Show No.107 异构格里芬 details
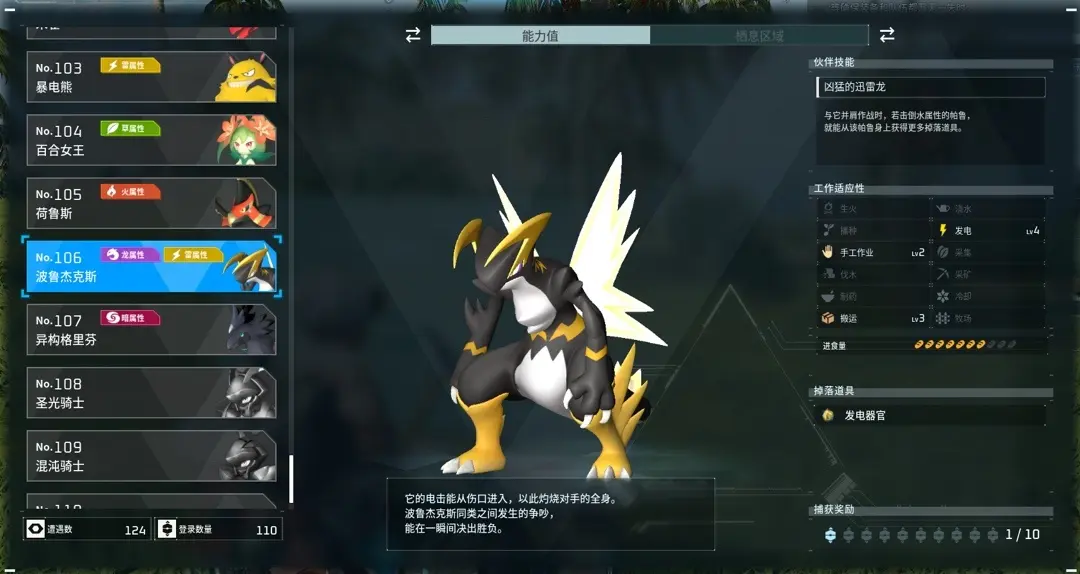The width and height of the screenshot is (1080, 574). (151, 330)
